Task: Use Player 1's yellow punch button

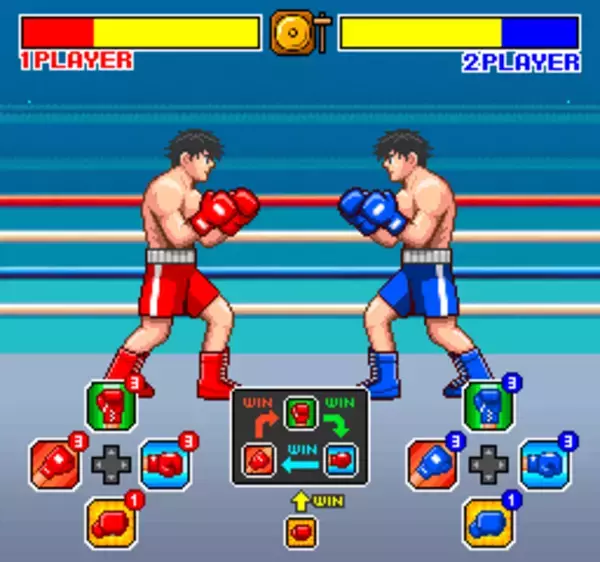Action: (x=111, y=522)
